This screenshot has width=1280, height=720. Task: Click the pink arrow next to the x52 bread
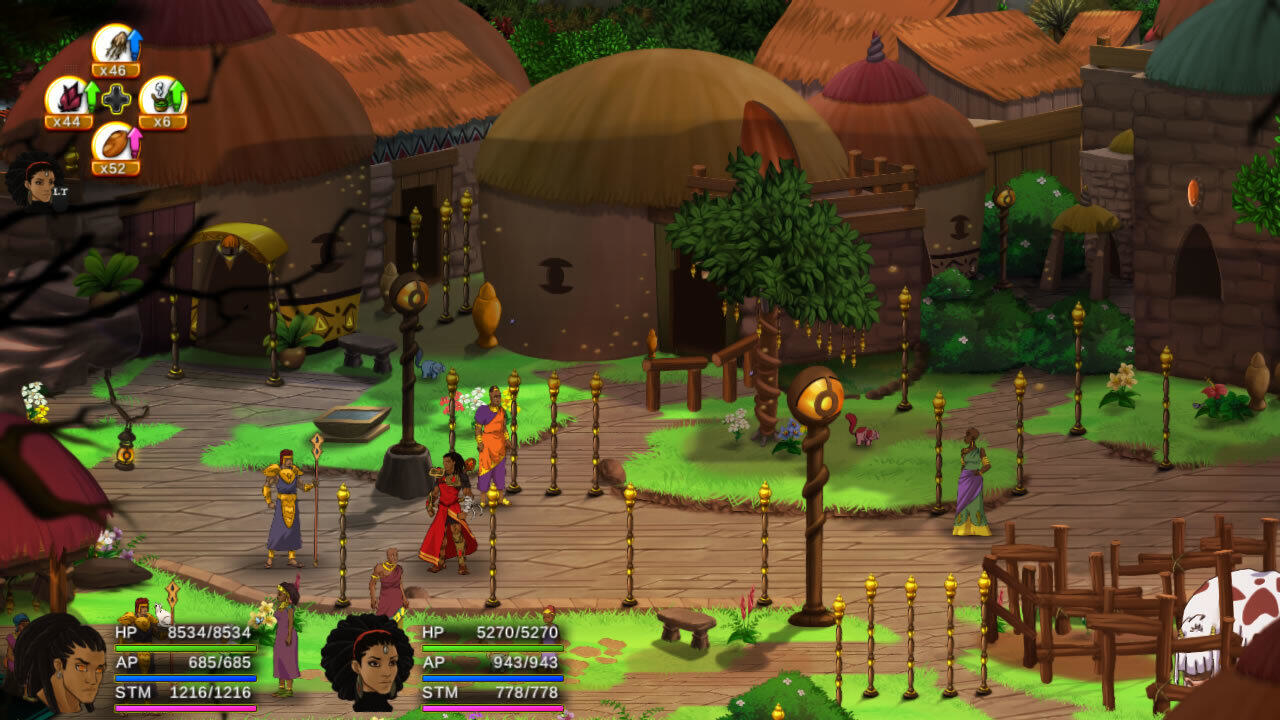pos(135,140)
